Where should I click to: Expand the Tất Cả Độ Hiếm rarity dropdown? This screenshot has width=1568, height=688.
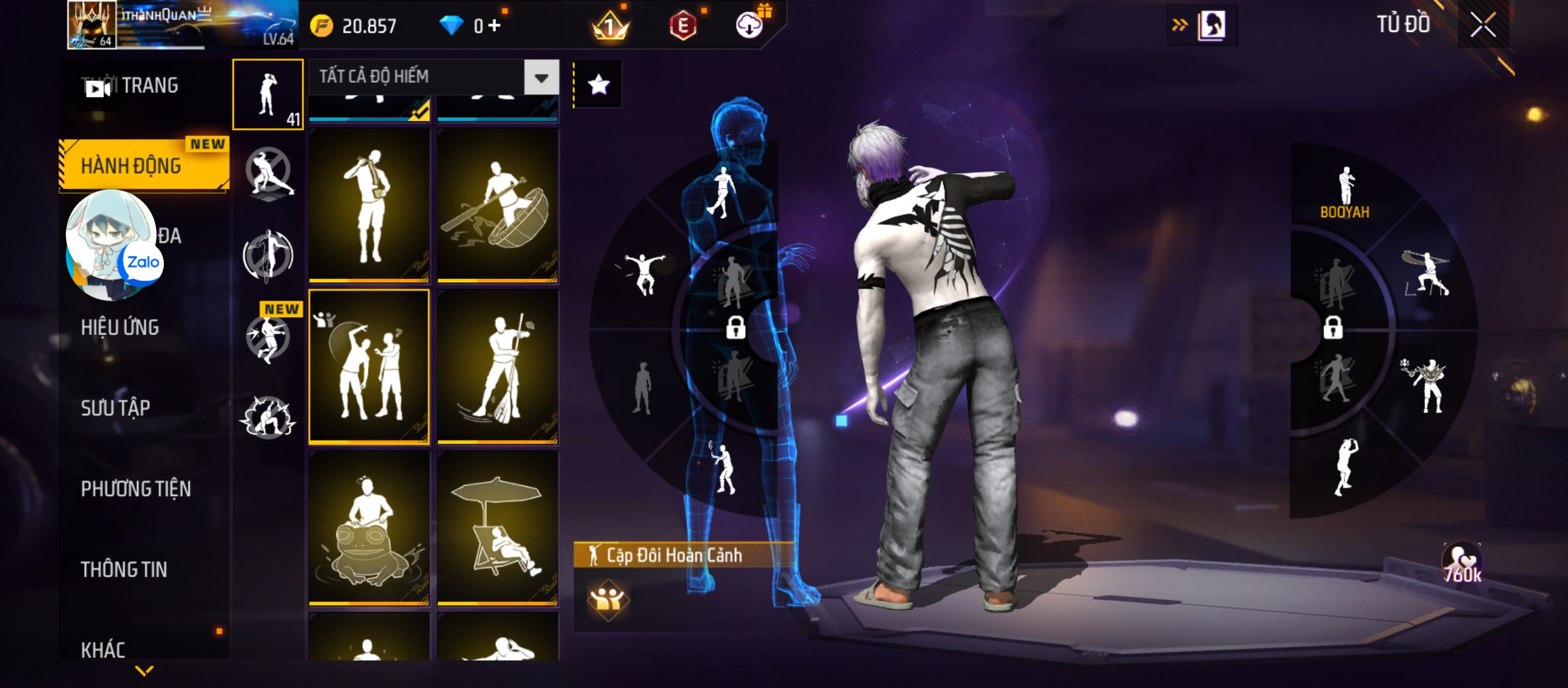pos(541,78)
